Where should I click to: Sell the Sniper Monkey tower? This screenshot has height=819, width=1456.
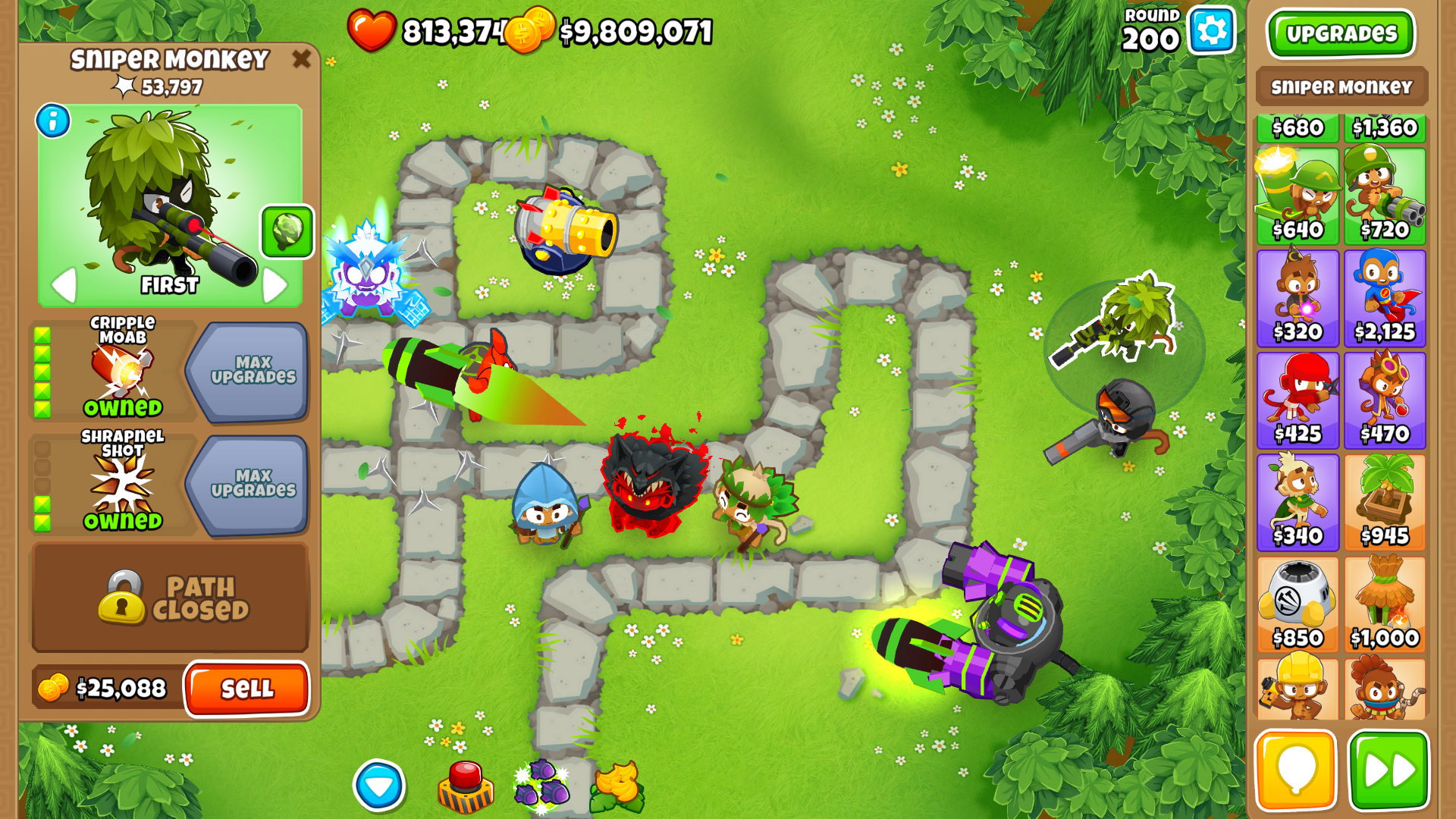coord(246,688)
